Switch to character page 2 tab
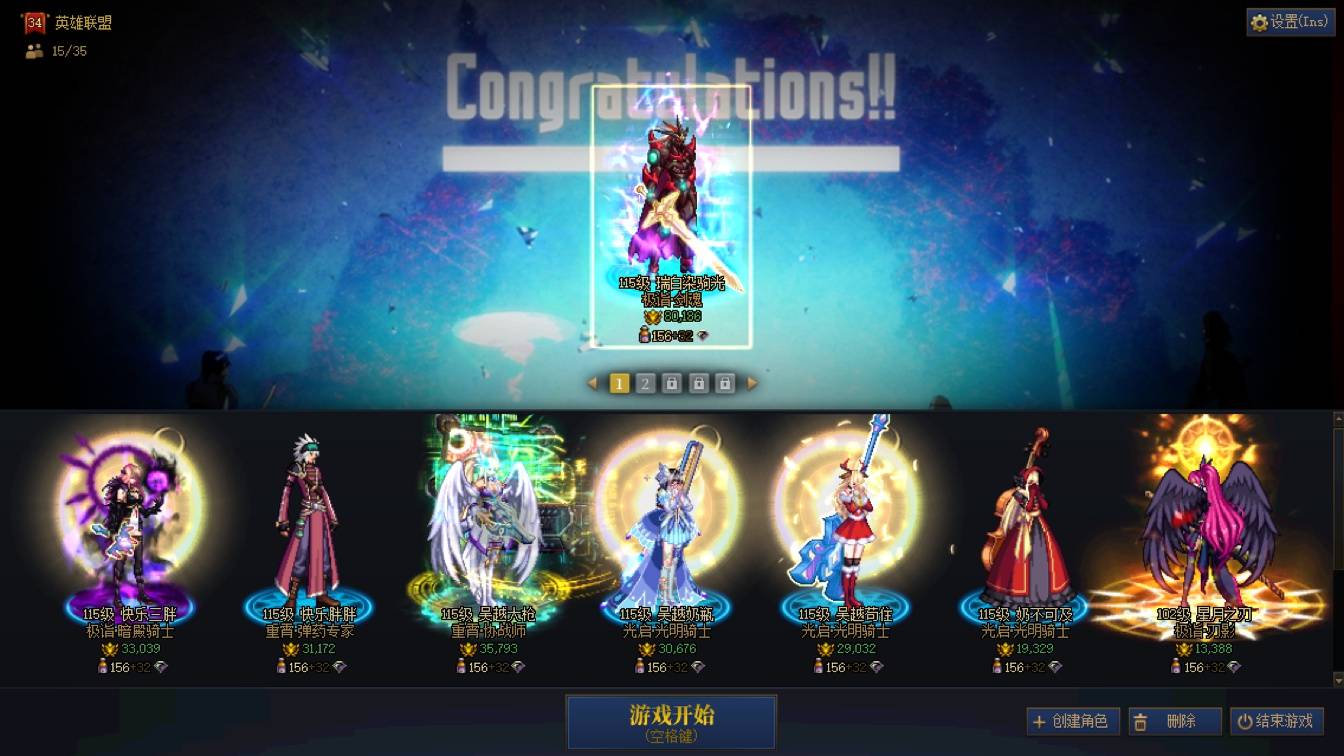This screenshot has width=1344, height=756. point(644,382)
